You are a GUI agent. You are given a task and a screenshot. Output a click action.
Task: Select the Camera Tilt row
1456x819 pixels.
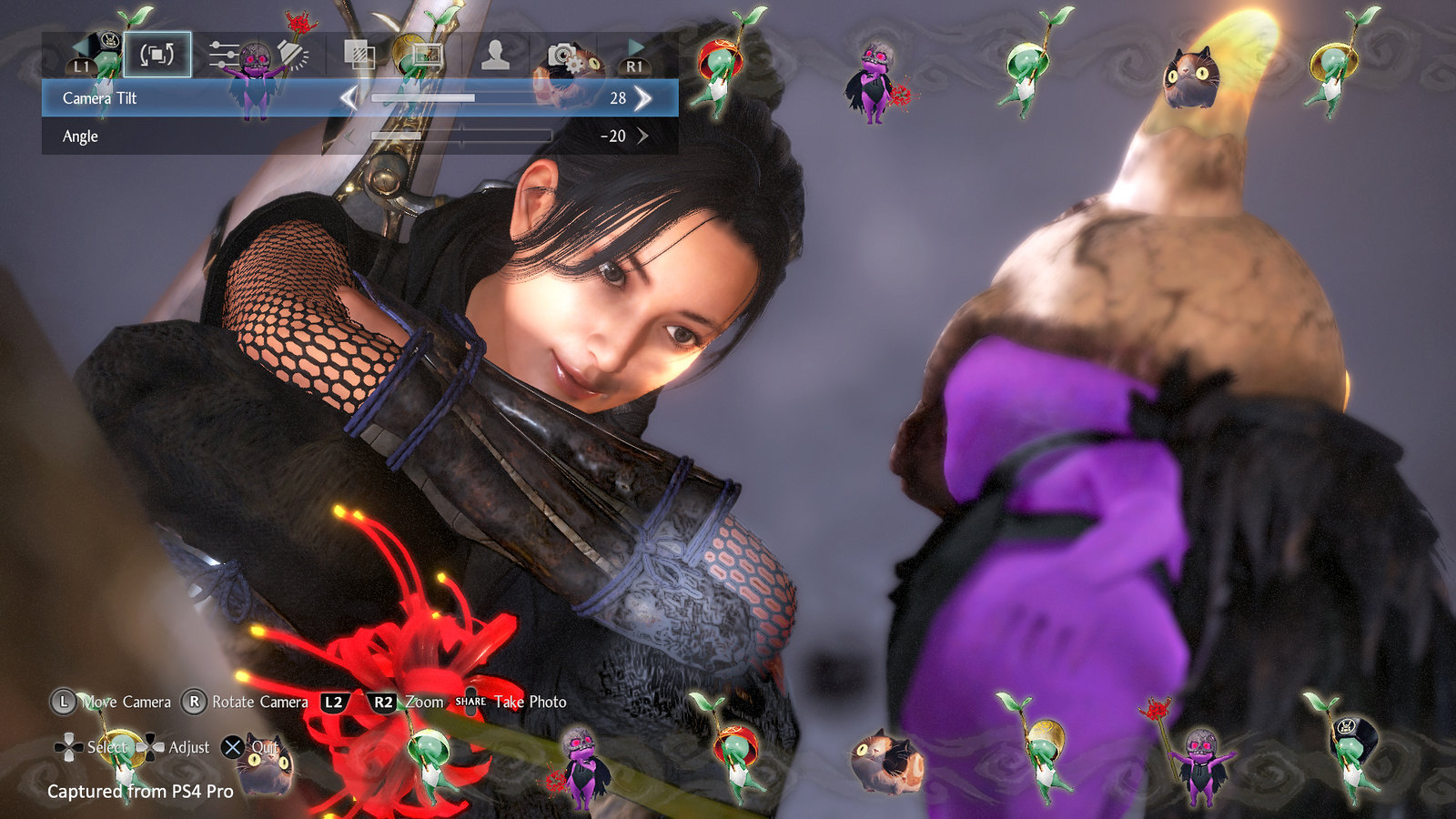click(x=182, y=96)
